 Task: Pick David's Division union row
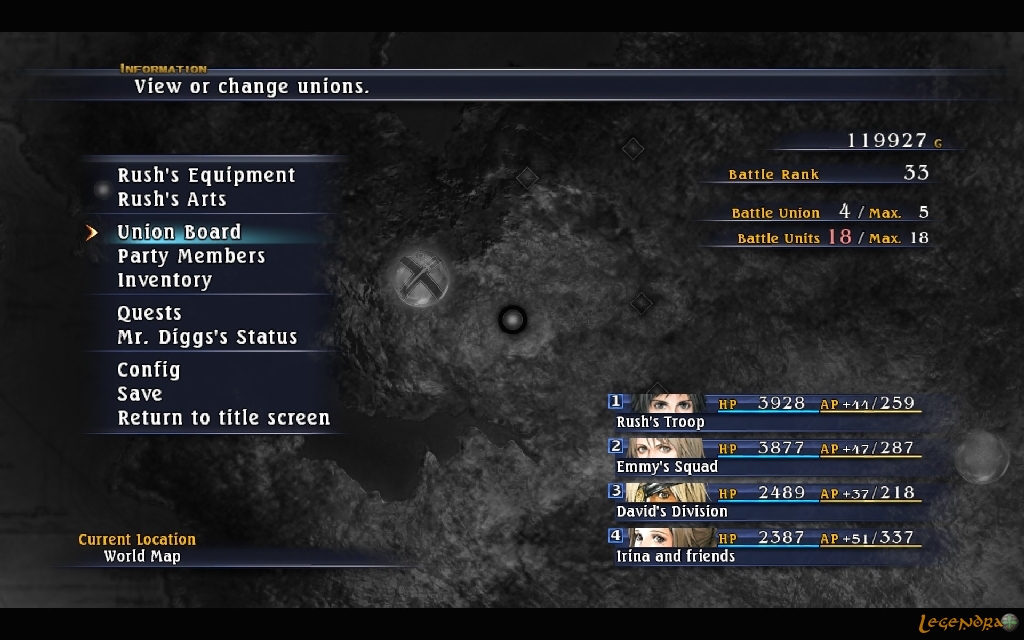(x=764, y=501)
